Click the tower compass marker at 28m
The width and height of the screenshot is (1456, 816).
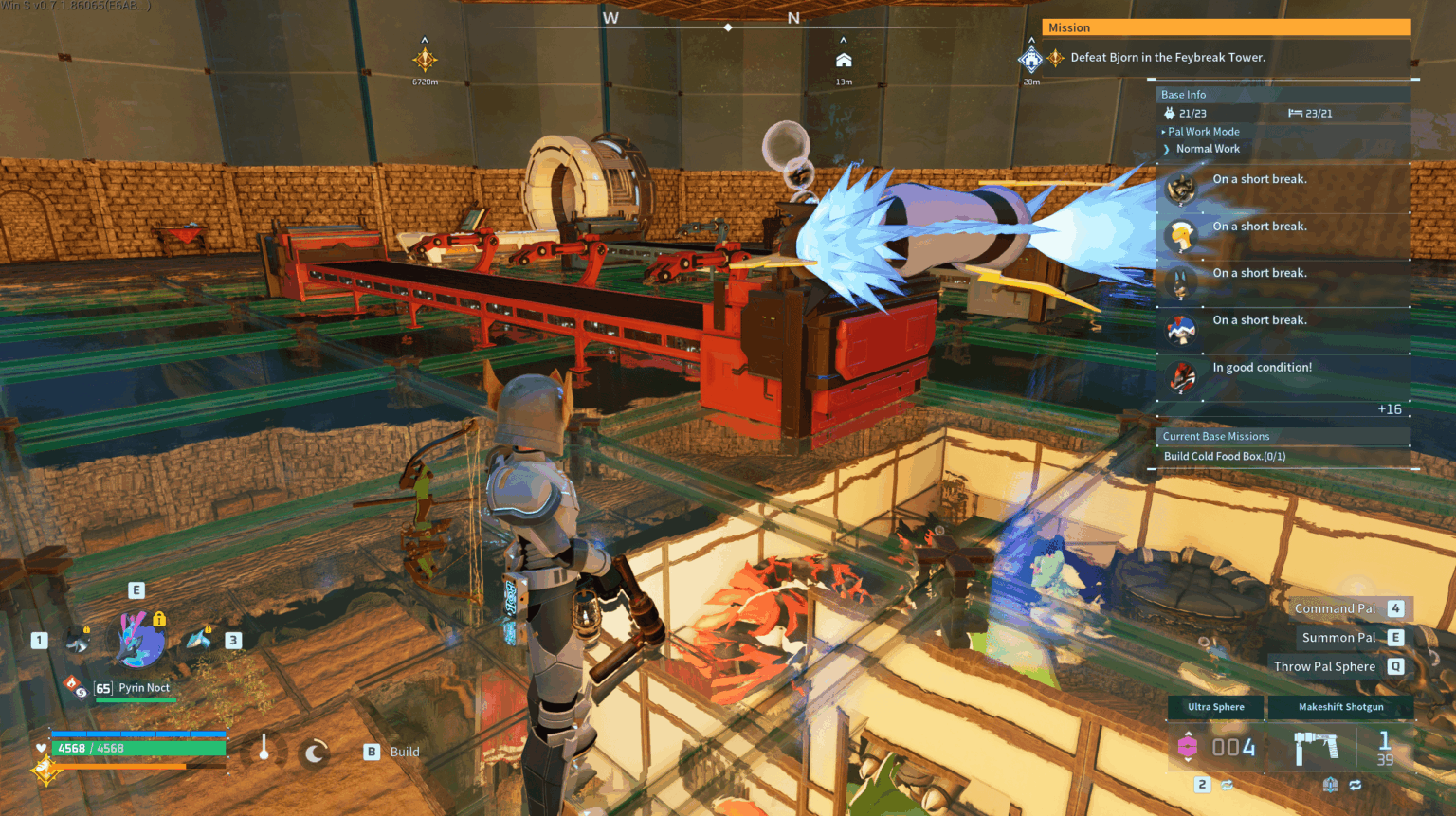click(x=1030, y=61)
